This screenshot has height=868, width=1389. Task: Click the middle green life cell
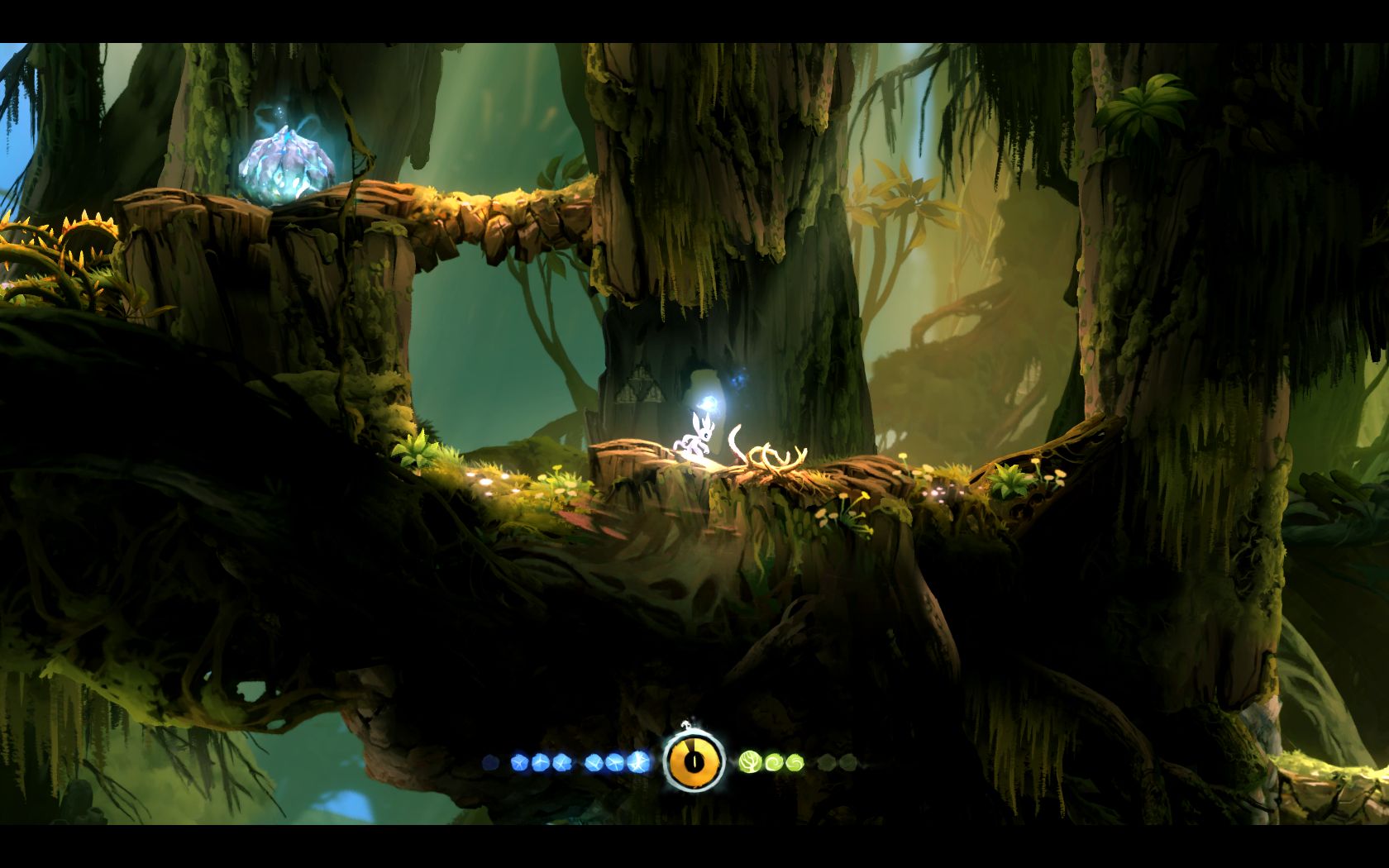click(x=774, y=761)
